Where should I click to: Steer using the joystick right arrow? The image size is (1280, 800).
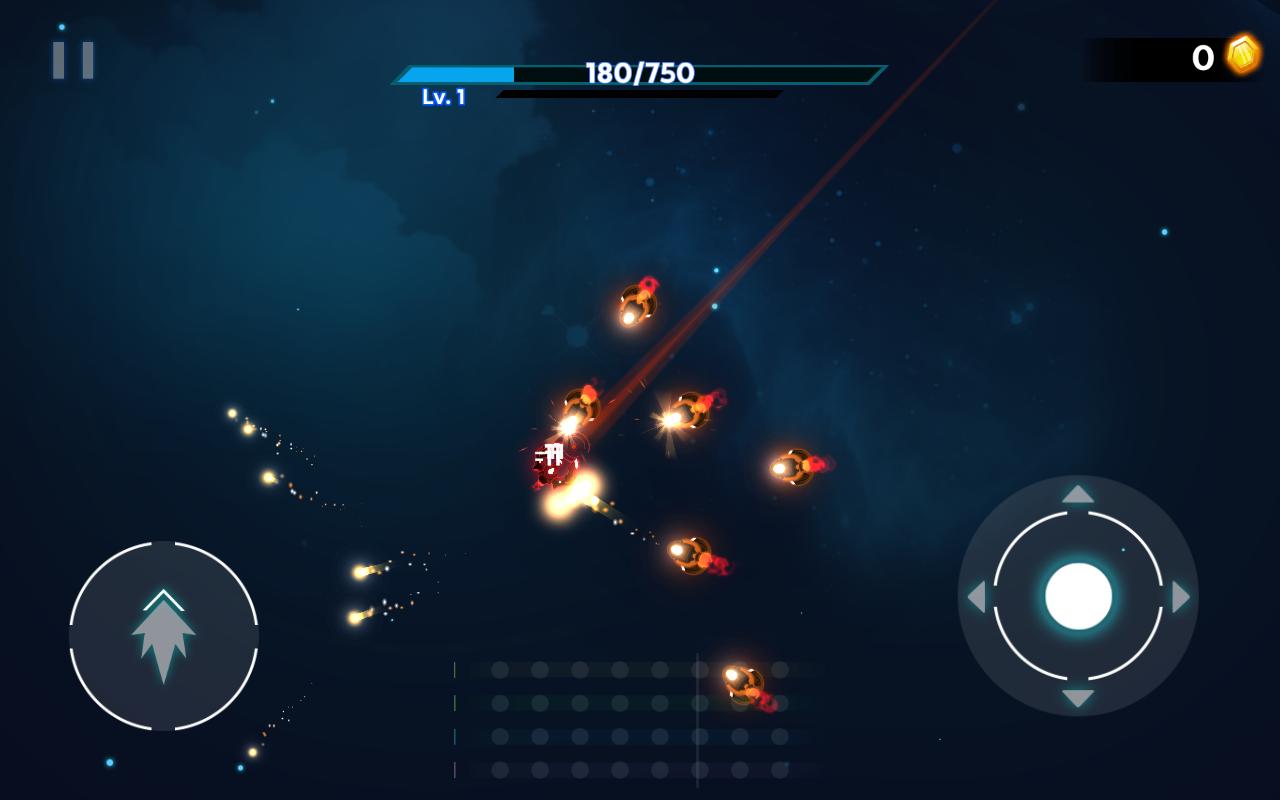pos(1181,597)
